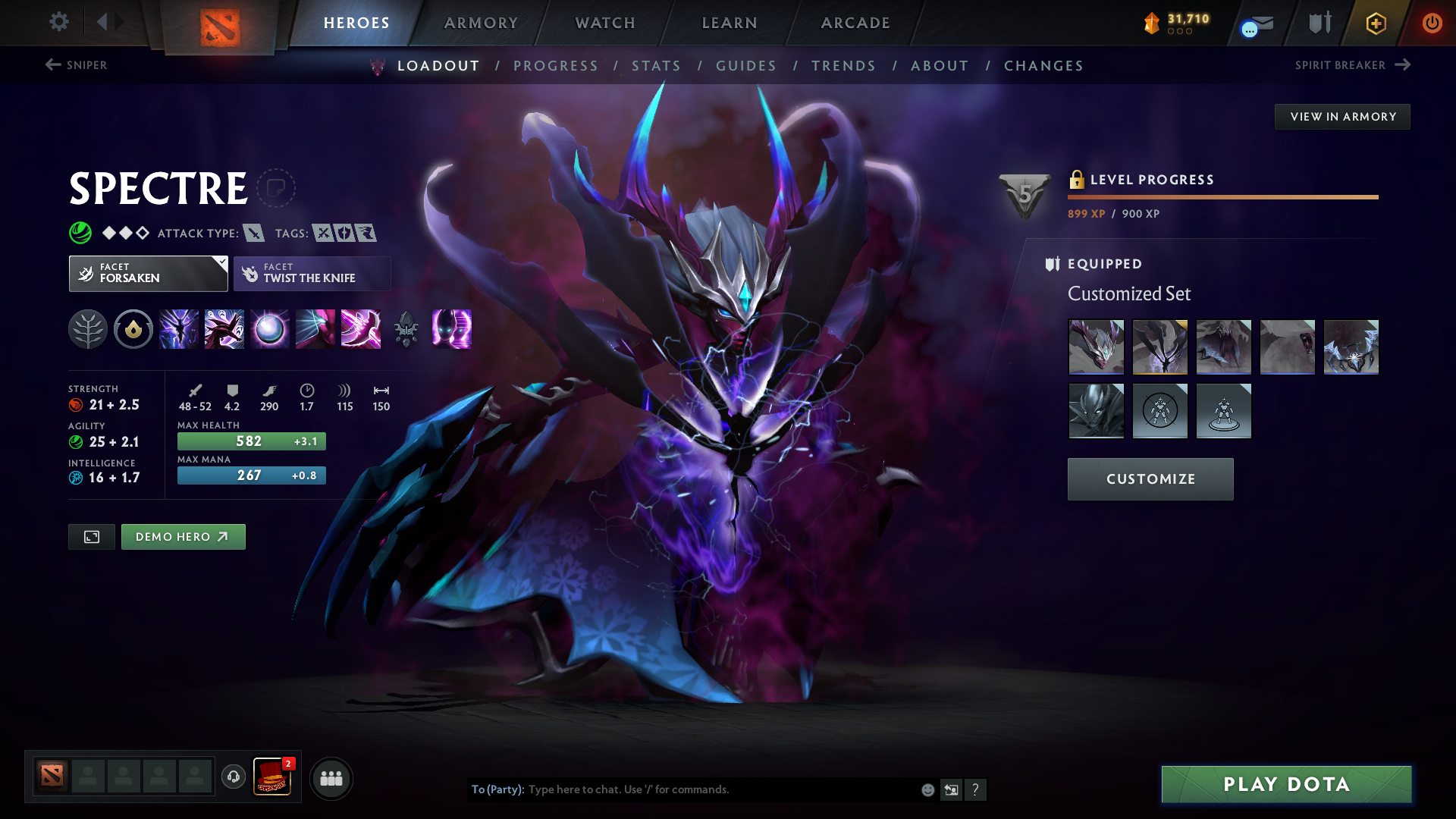Click the talent tree icon beside the abilities
1456x819 pixels.
(88, 329)
